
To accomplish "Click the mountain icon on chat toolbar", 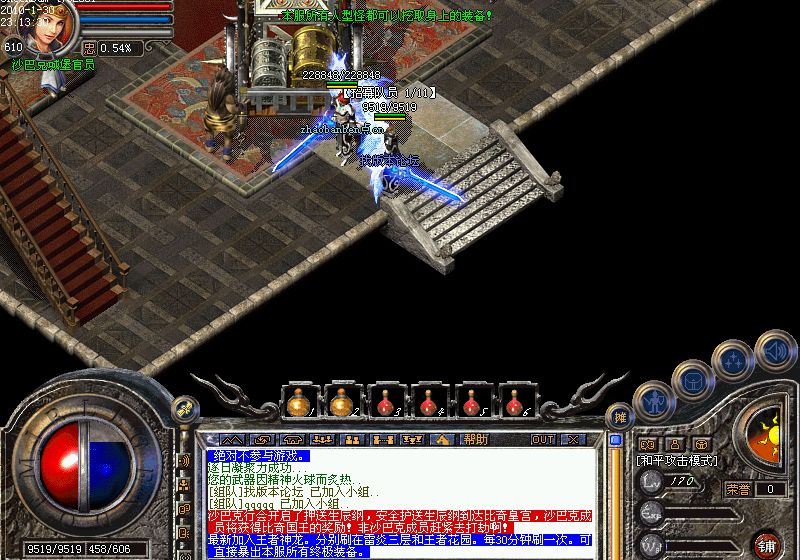I will click(x=232, y=439).
